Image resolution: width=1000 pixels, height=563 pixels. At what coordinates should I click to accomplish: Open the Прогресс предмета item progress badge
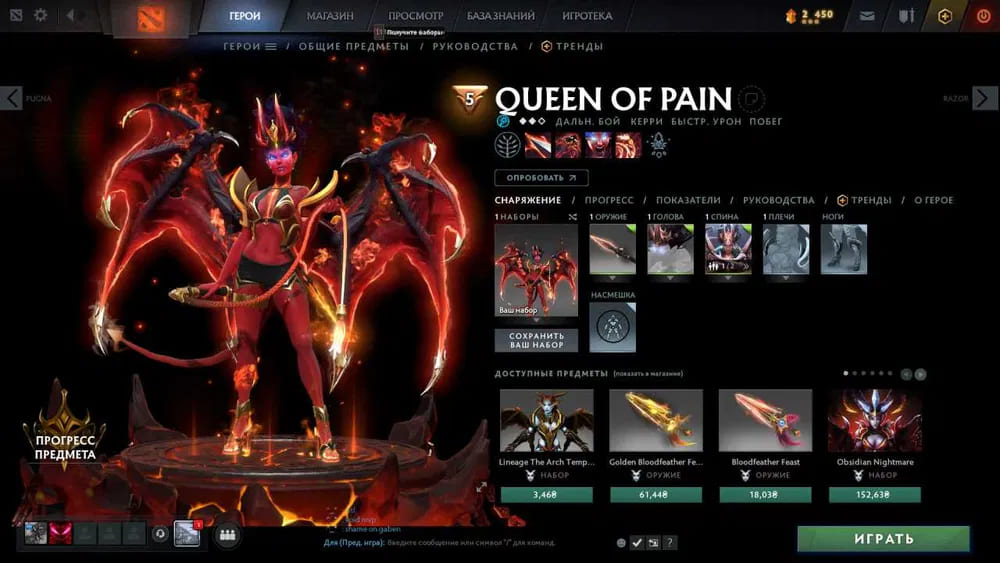tap(63, 432)
